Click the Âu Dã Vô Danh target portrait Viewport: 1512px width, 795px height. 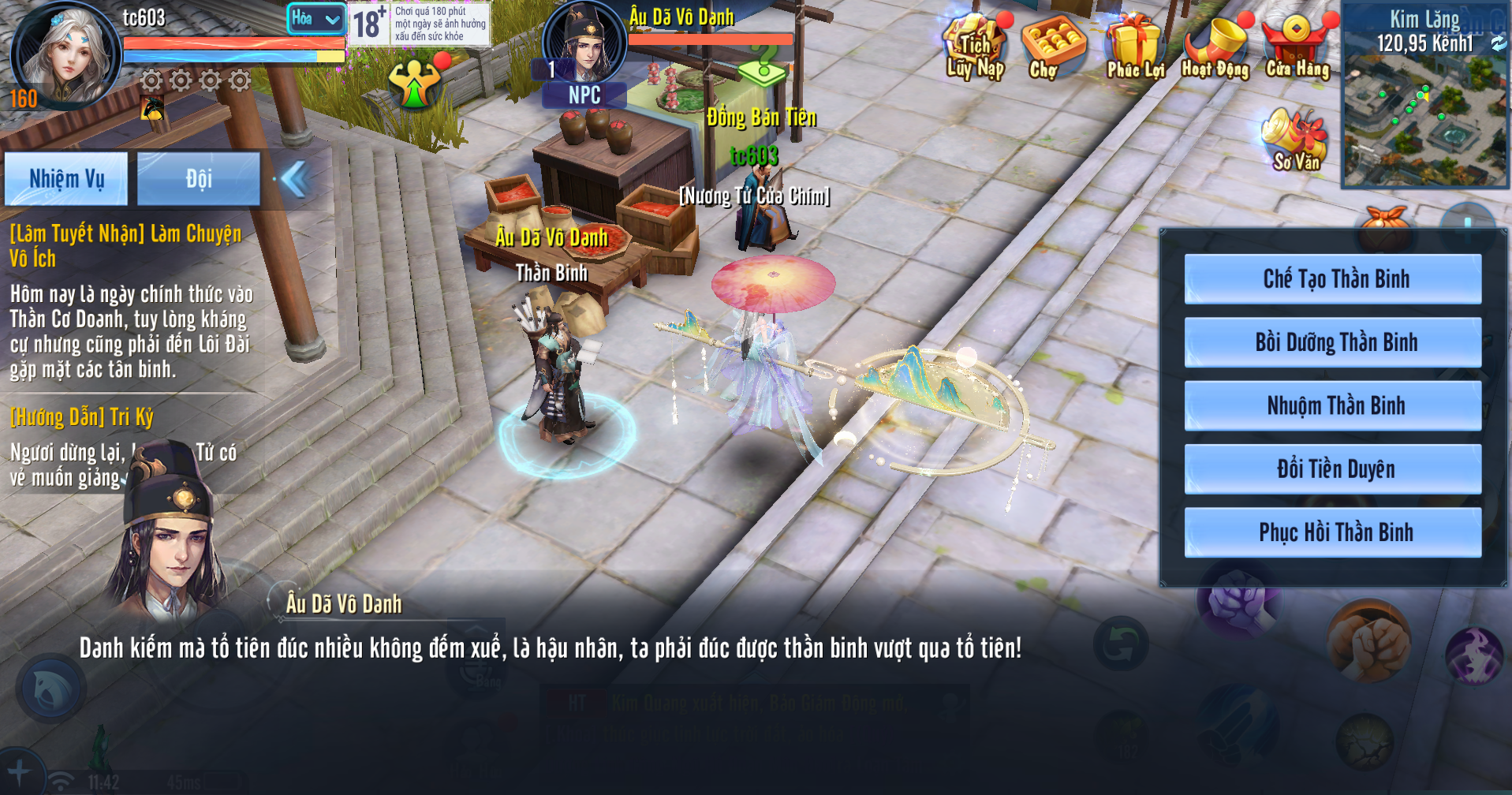[584, 43]
